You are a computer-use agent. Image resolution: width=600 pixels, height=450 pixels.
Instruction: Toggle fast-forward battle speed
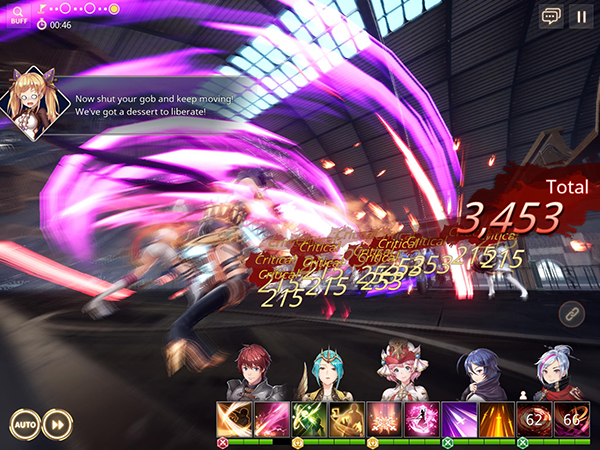tap(59, 423)
